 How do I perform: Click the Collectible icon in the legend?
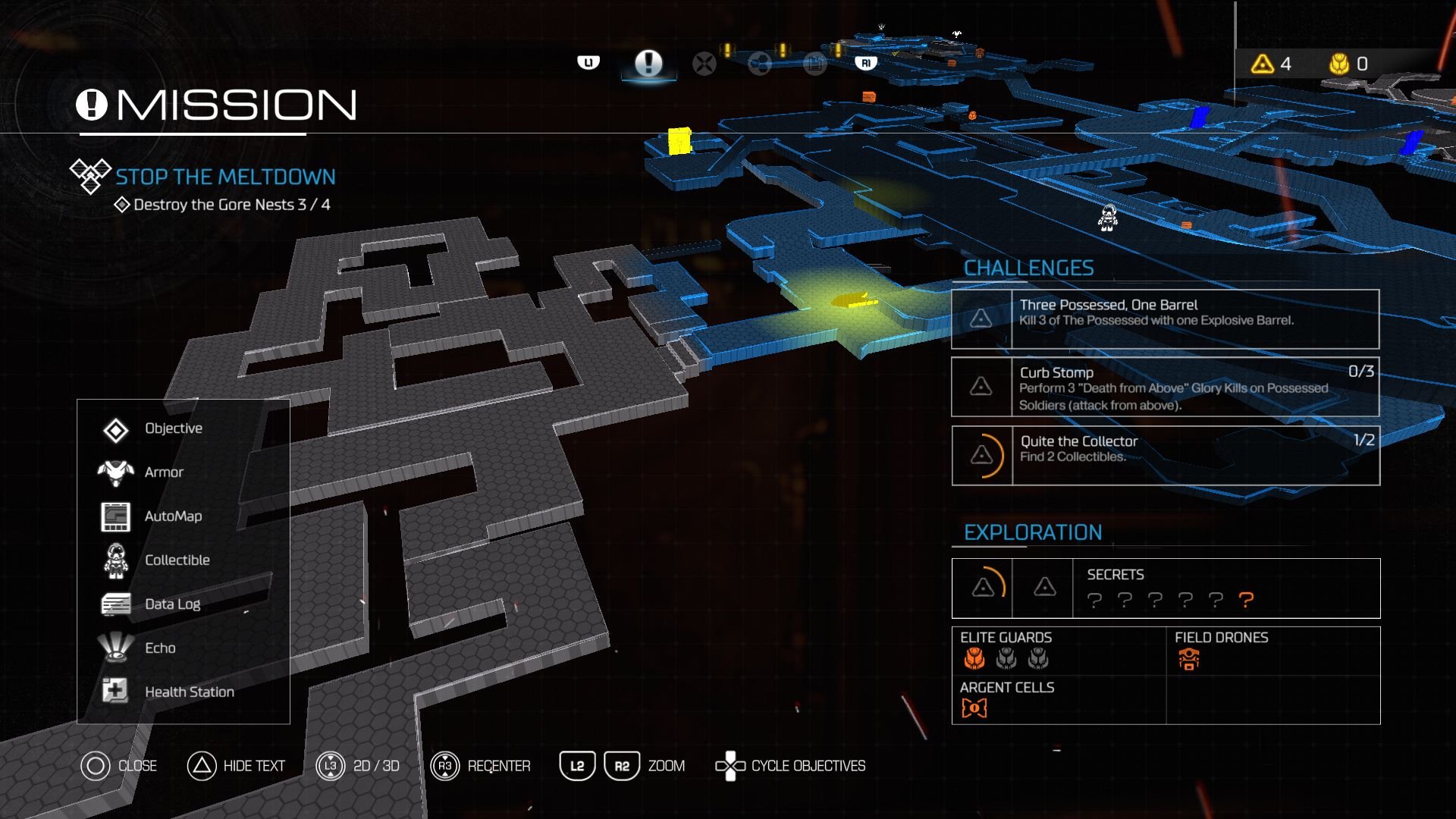[x=115, y=560]
